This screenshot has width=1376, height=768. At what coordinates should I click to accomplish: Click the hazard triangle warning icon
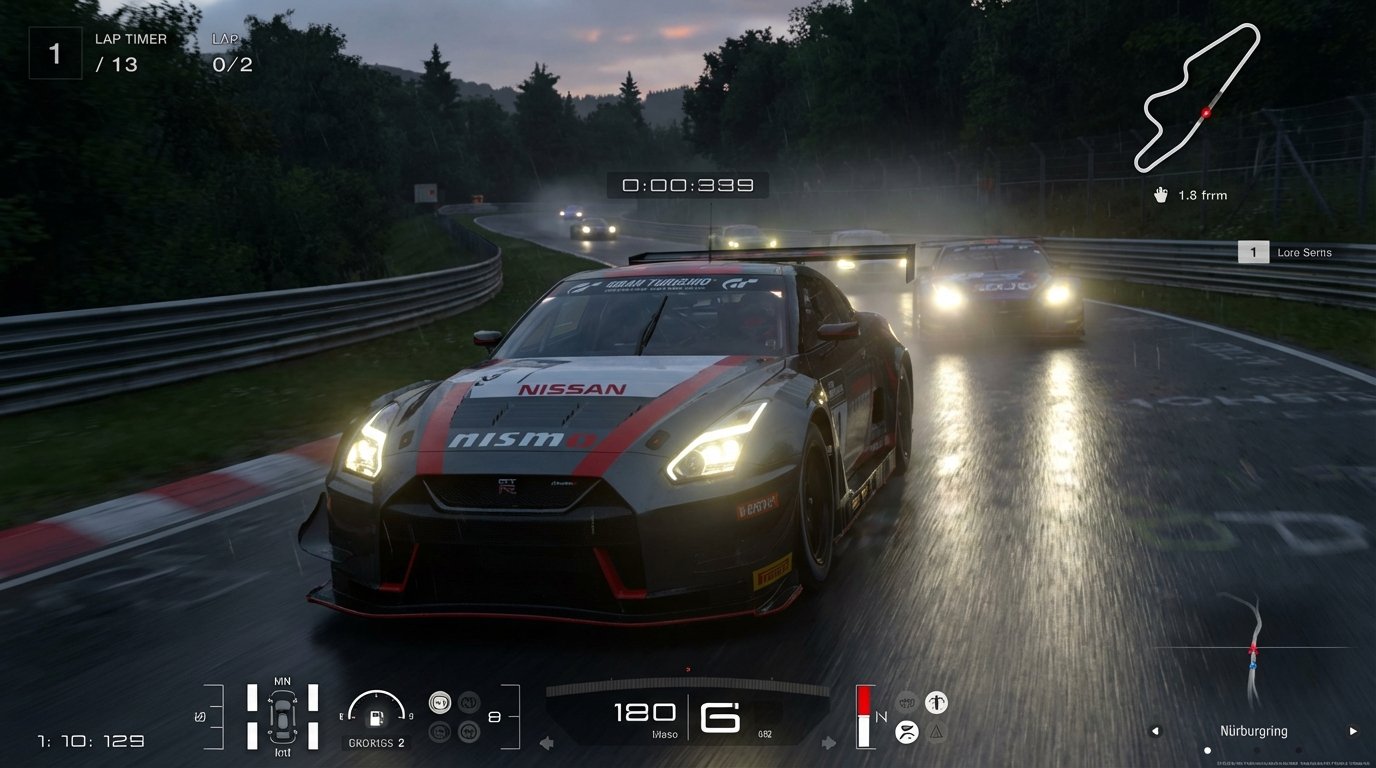pos(935,732)
